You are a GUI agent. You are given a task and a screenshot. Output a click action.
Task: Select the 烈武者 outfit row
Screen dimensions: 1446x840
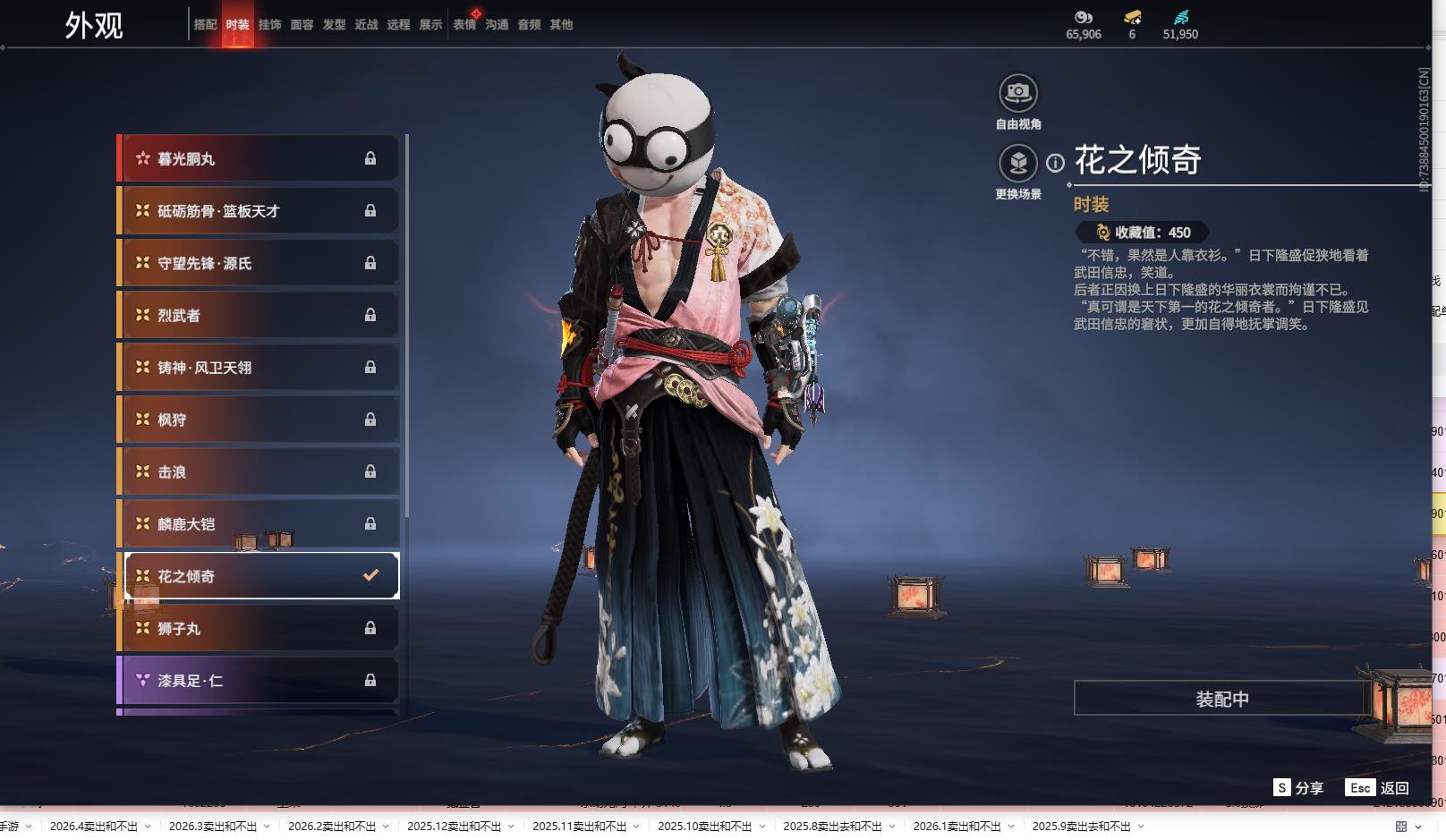(x=258, y=316)
